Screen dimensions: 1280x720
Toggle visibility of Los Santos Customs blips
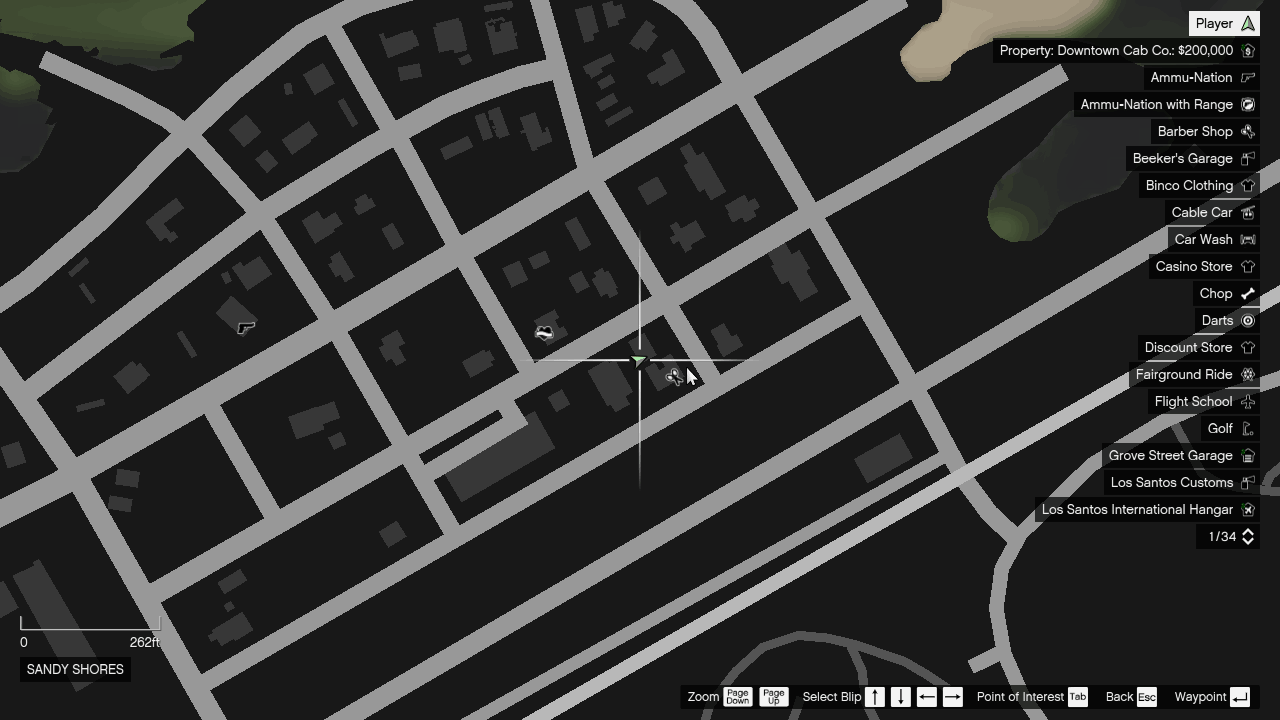pos(1172,482)
